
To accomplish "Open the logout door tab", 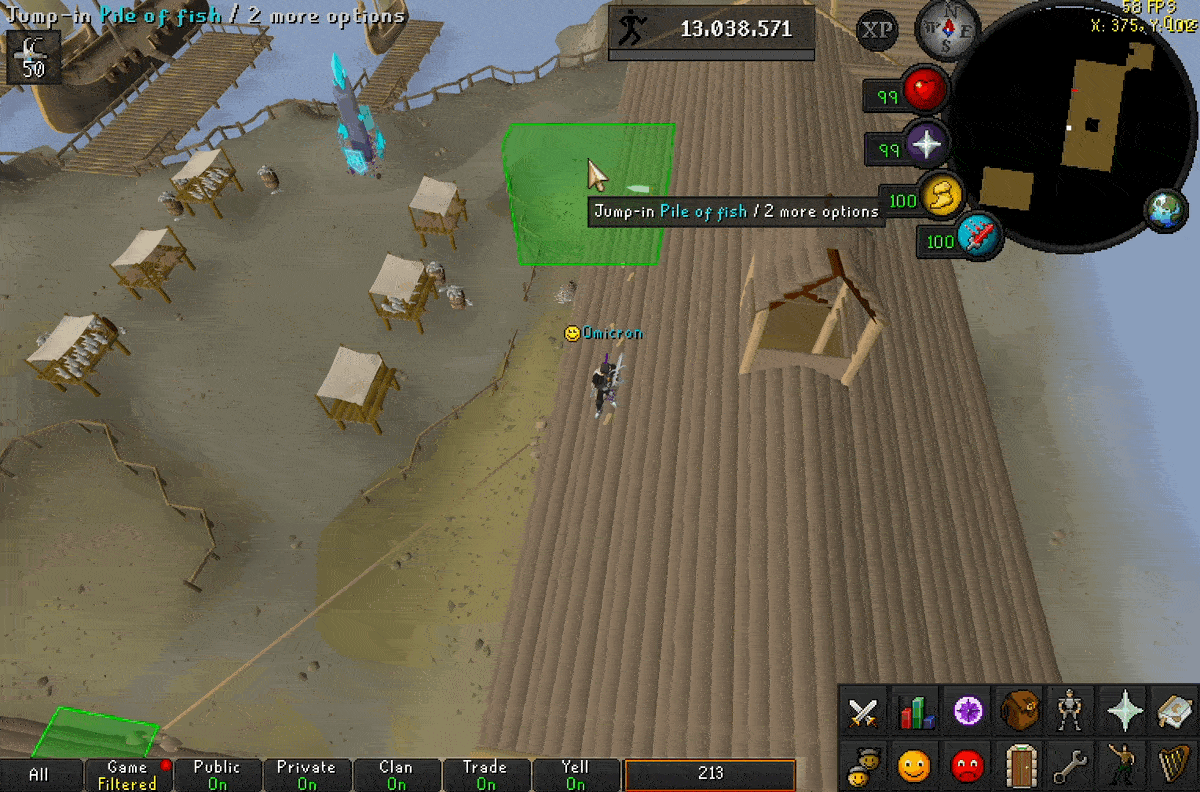I will [1020, 766].
